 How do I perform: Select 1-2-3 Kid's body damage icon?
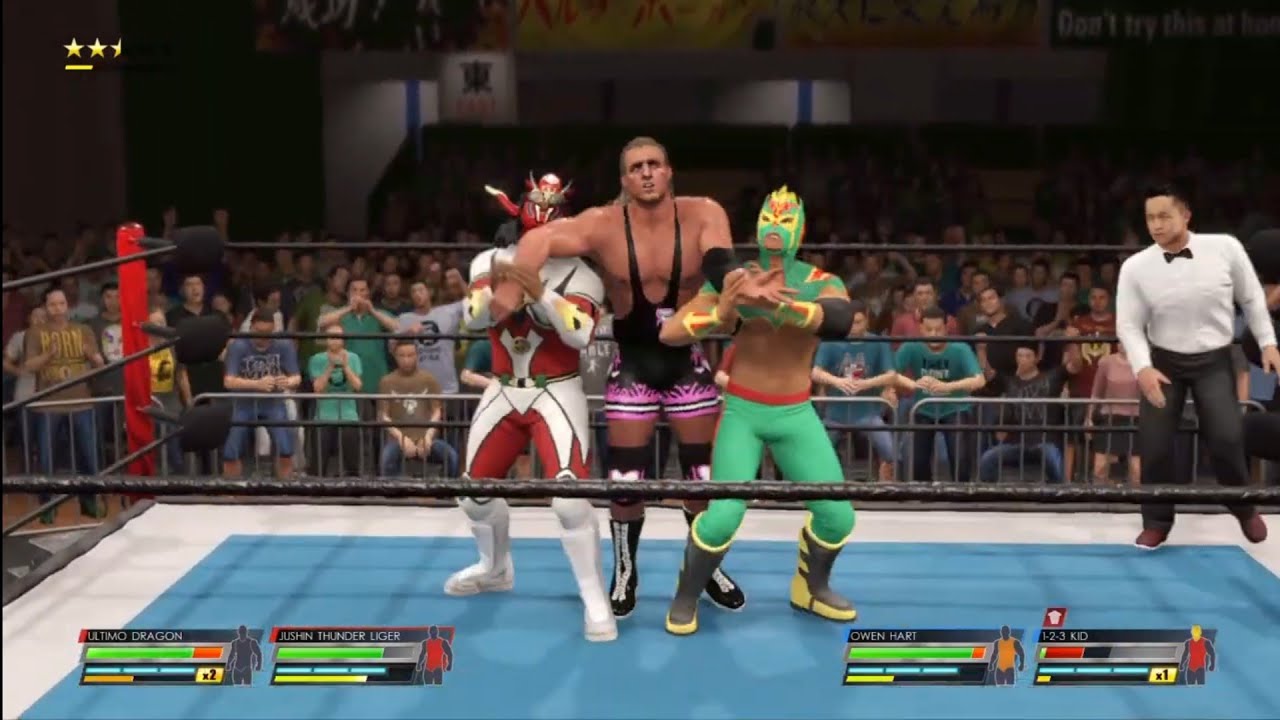1196,656
